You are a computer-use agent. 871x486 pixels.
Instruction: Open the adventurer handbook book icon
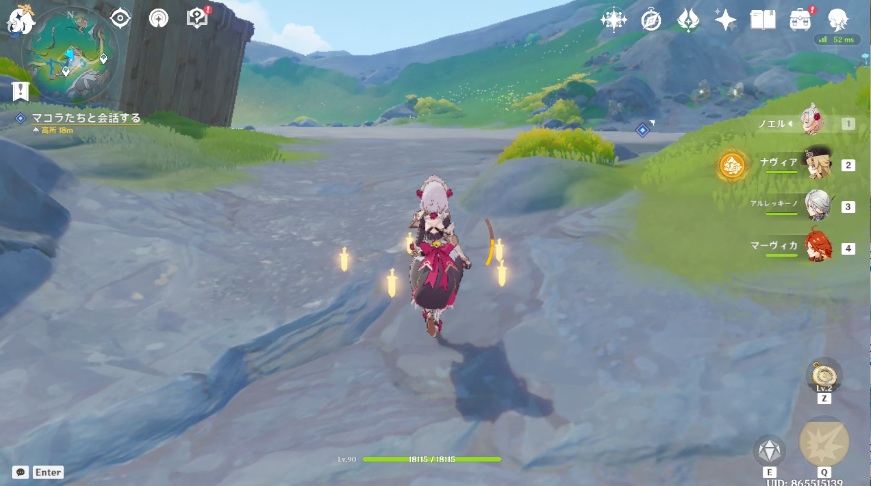tap(763, 20)
